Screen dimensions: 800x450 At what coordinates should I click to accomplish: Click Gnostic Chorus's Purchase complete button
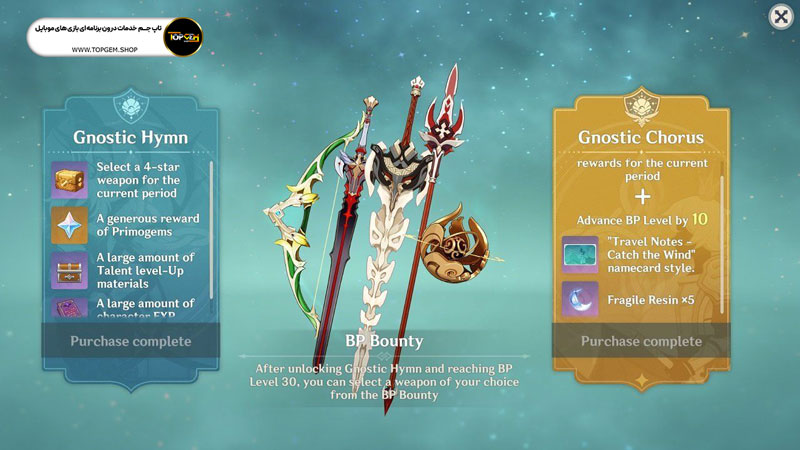point(641,341)
